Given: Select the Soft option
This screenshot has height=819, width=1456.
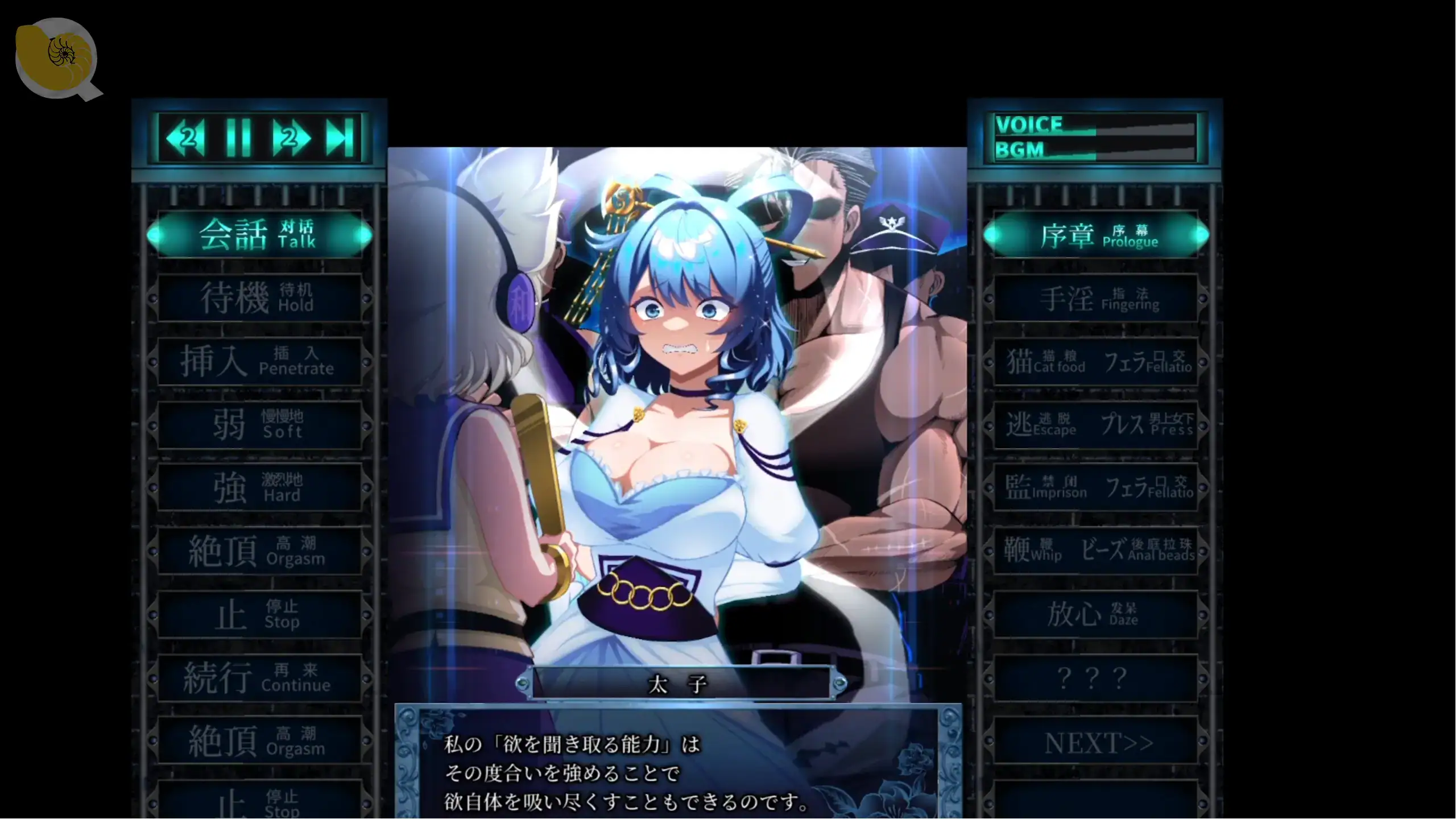Looking at the screenshot, I should [x=259, y=424].
